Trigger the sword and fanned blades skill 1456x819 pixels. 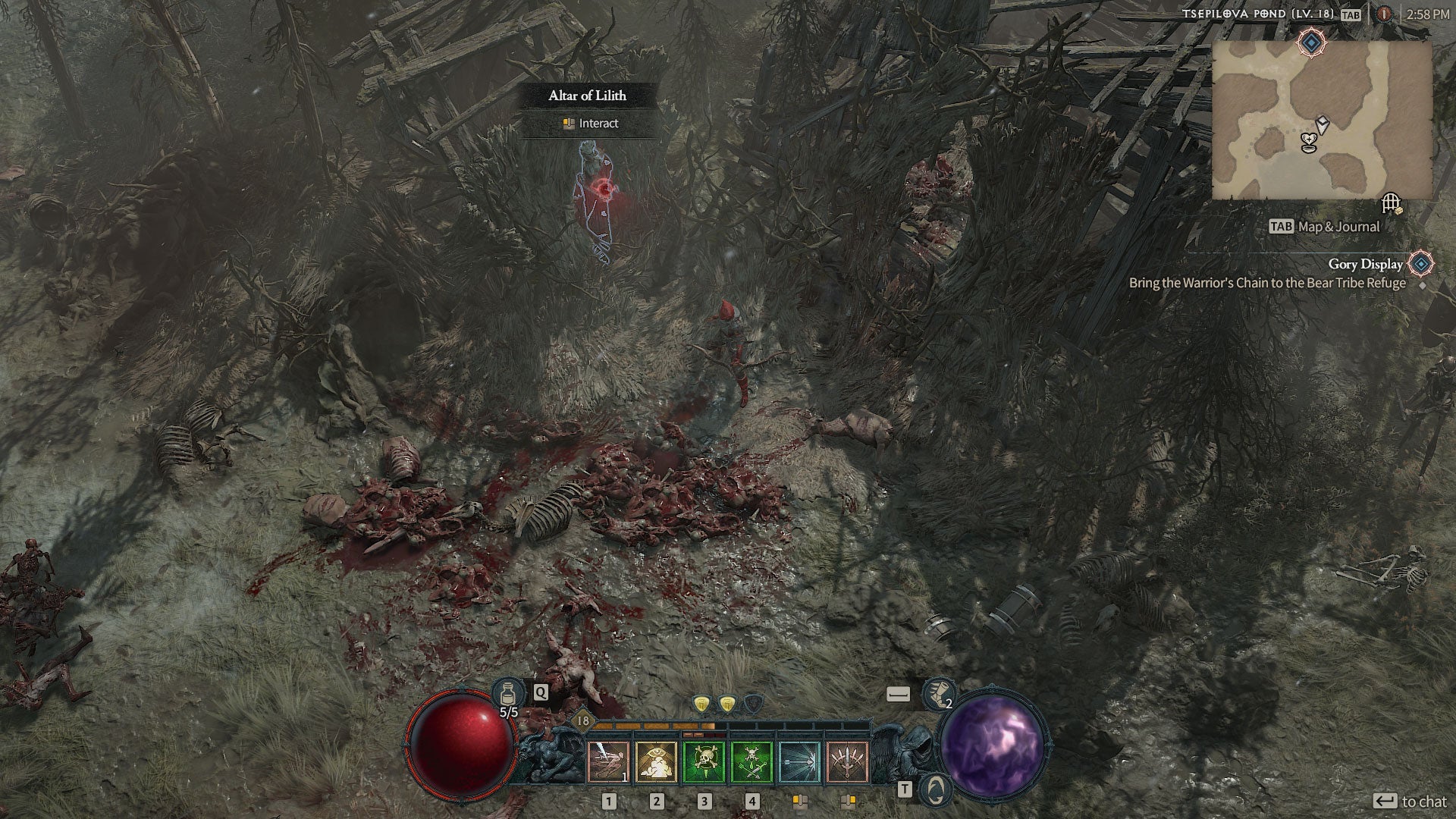(x=847, y=761)
